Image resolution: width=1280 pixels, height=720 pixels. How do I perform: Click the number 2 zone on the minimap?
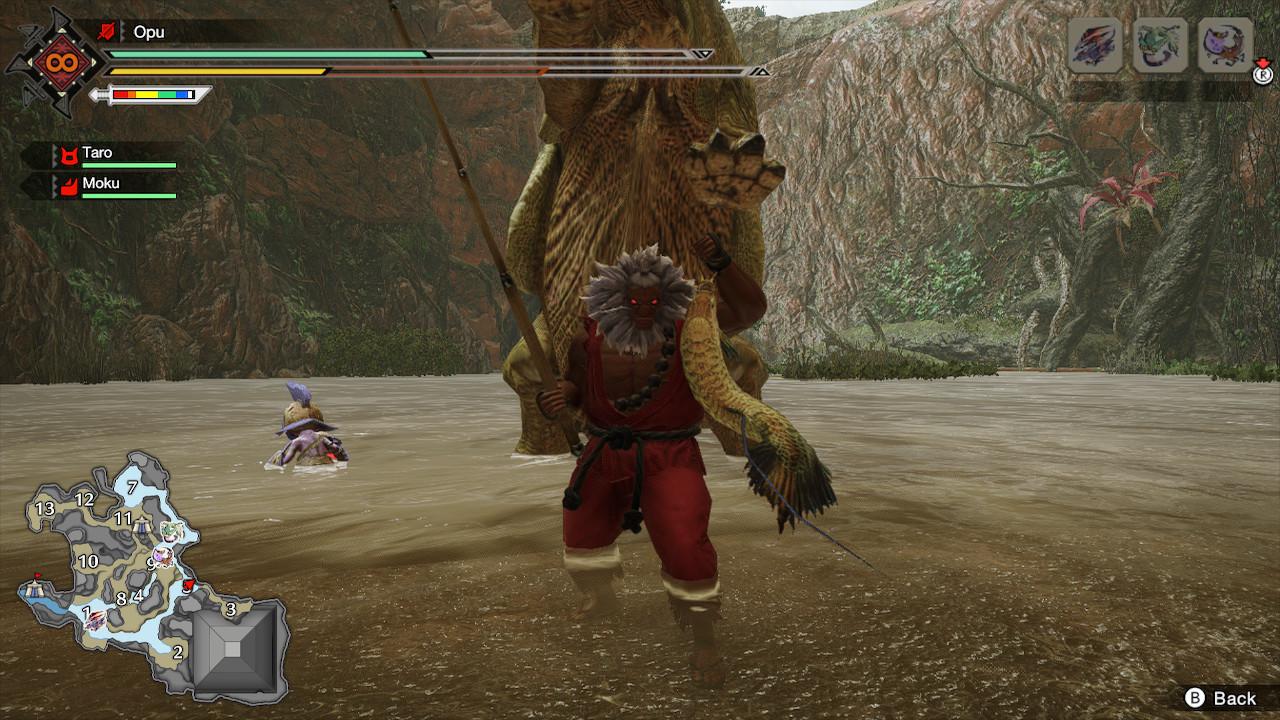(177, 652)
